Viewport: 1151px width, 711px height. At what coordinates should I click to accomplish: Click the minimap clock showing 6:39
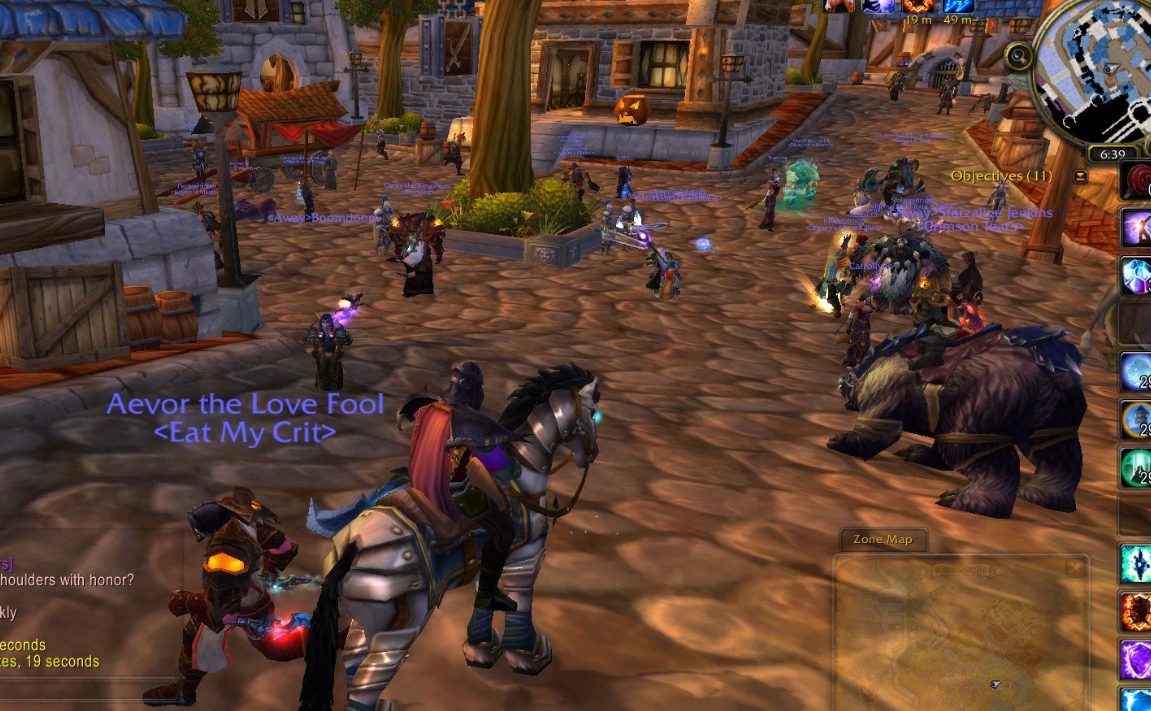[1112, 154]
